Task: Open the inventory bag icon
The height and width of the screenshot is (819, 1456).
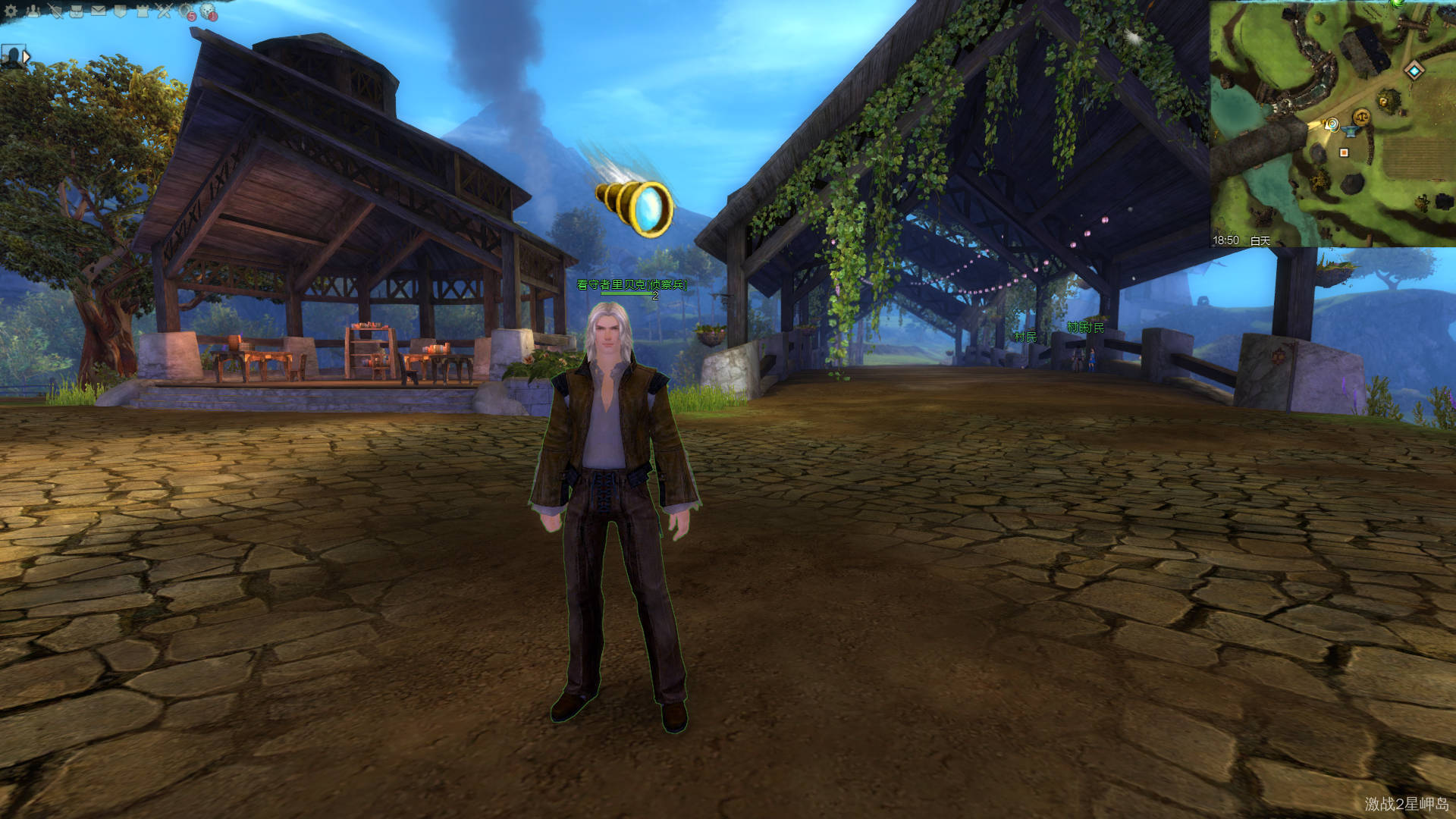Action: [77, 11]
